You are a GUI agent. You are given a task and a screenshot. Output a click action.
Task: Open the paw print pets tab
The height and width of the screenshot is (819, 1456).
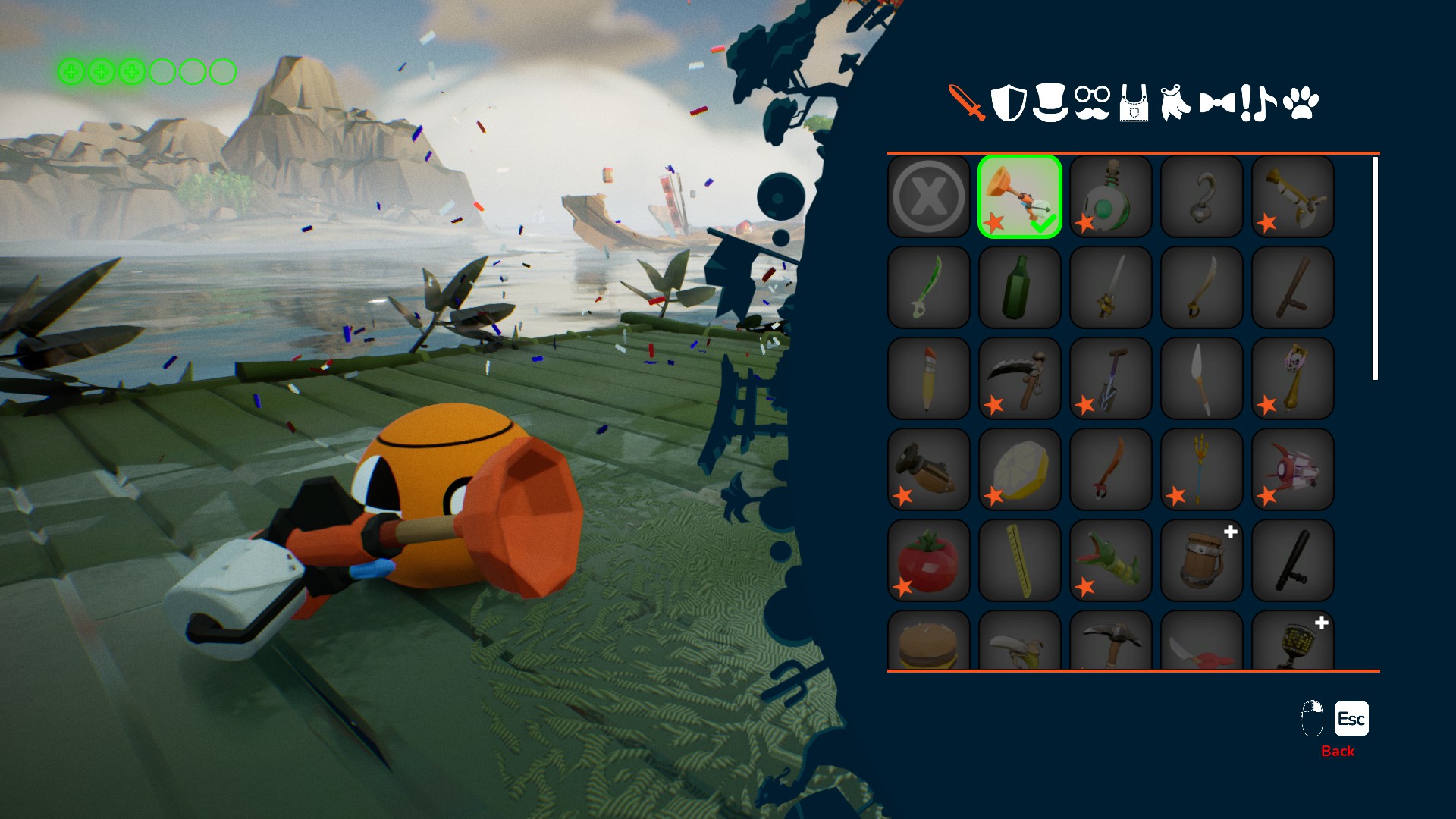click(1301, 102)
